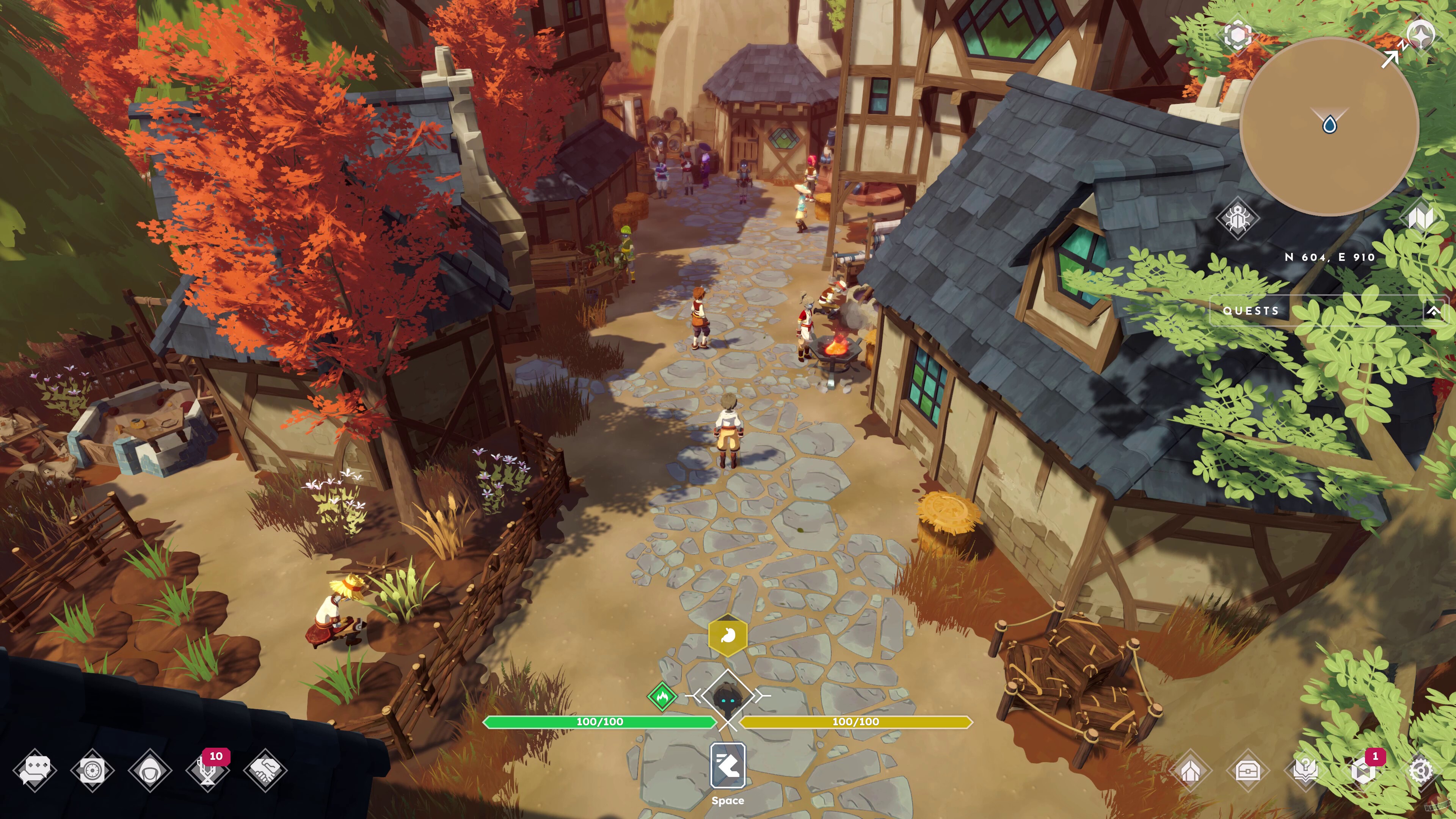Open the trophy icon with badge 10

(207, 770)
